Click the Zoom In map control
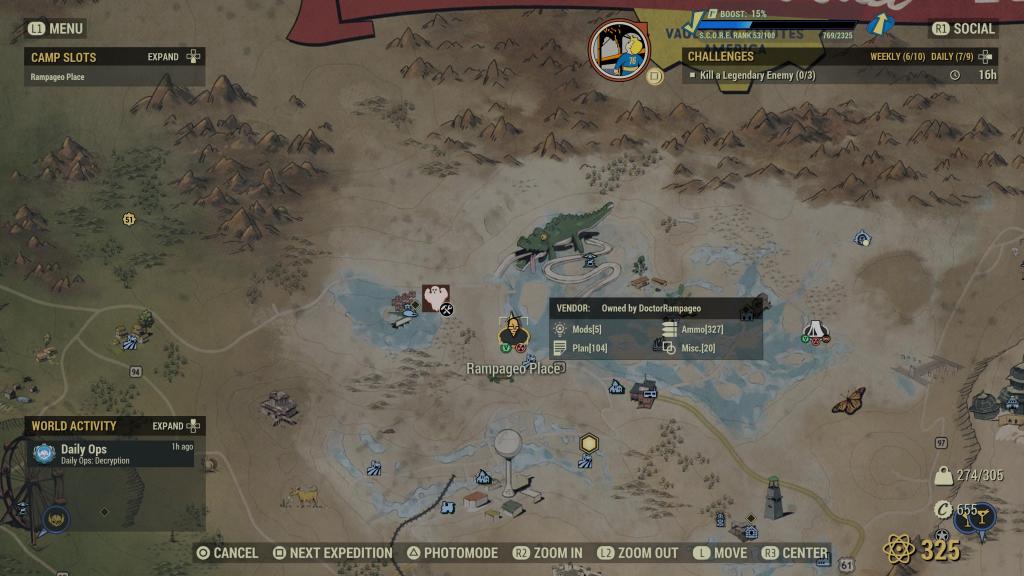This screenshot has width=1024, height=576. (x=547, y=553)
